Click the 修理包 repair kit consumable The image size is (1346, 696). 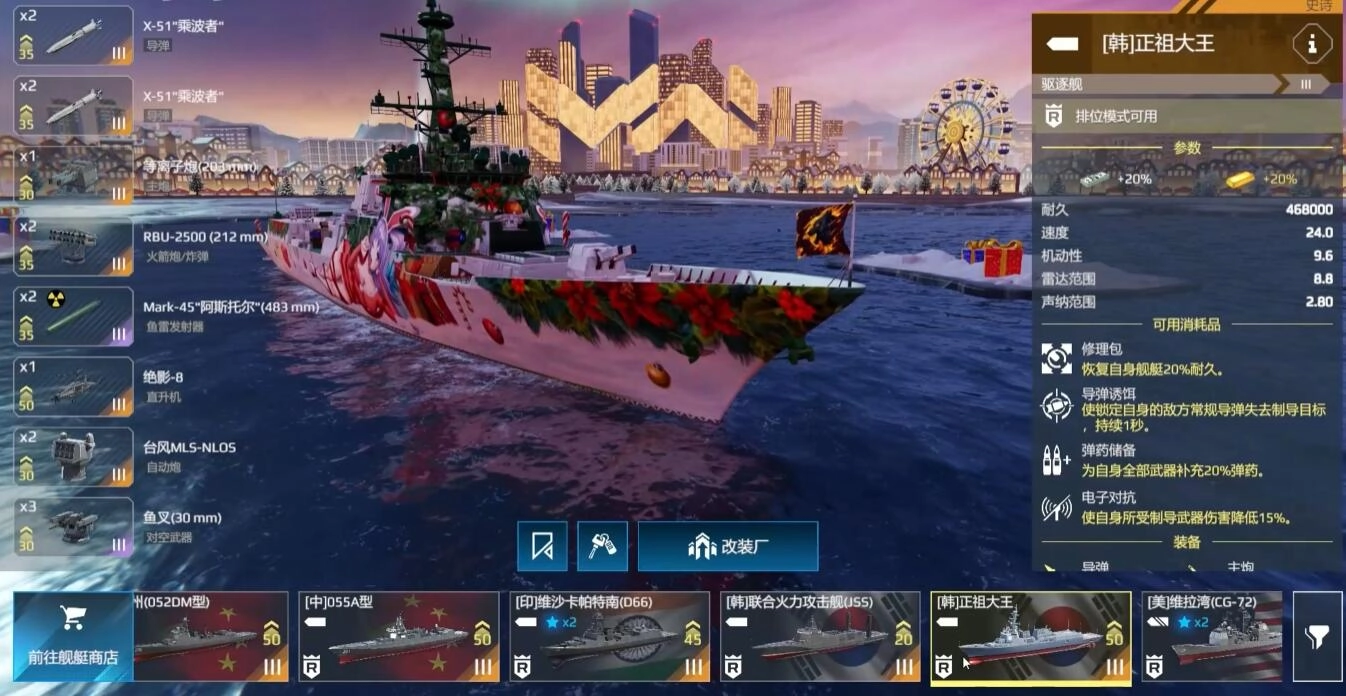1057,359
